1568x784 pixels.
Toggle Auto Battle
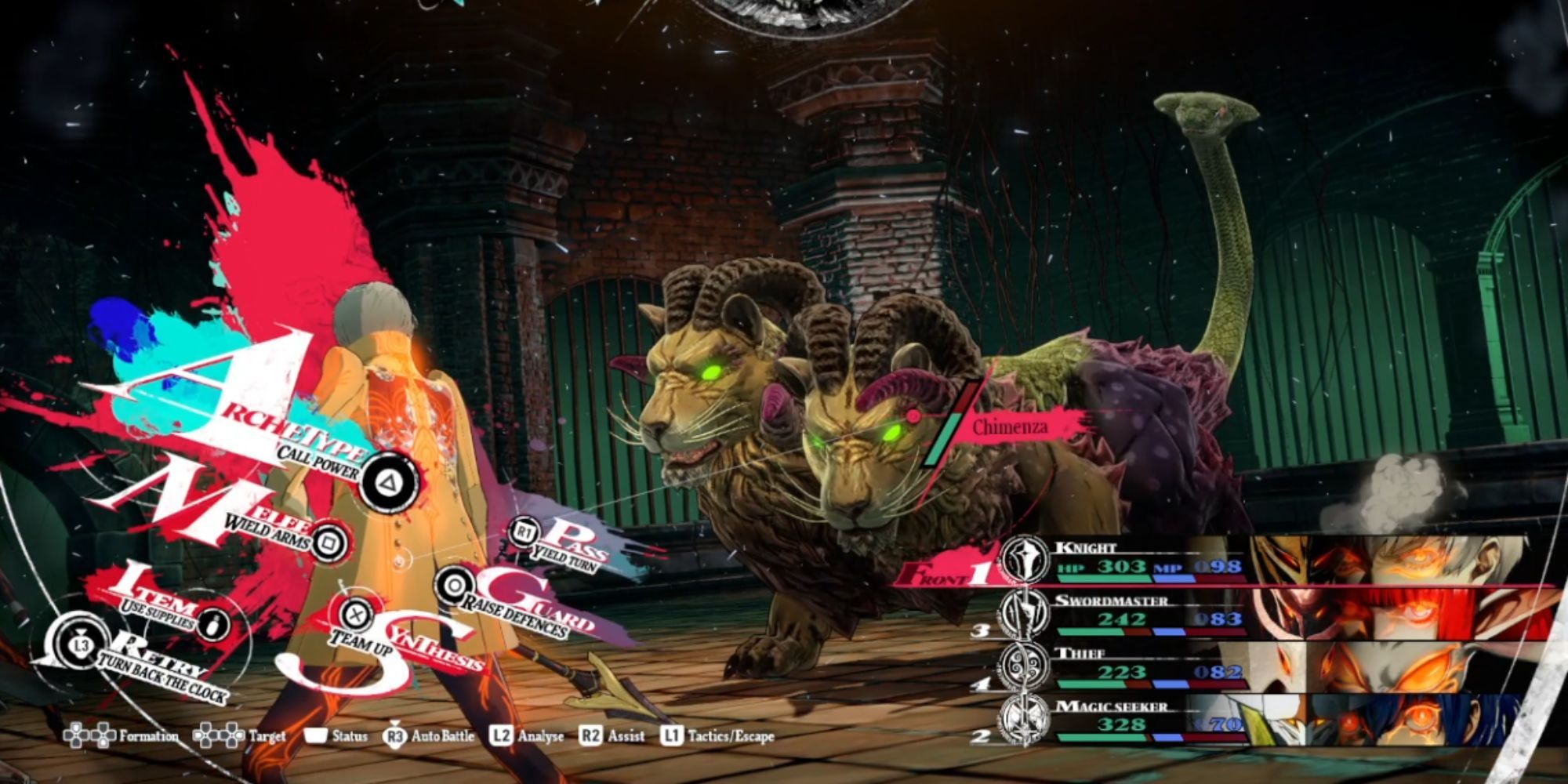coord(430,736)
